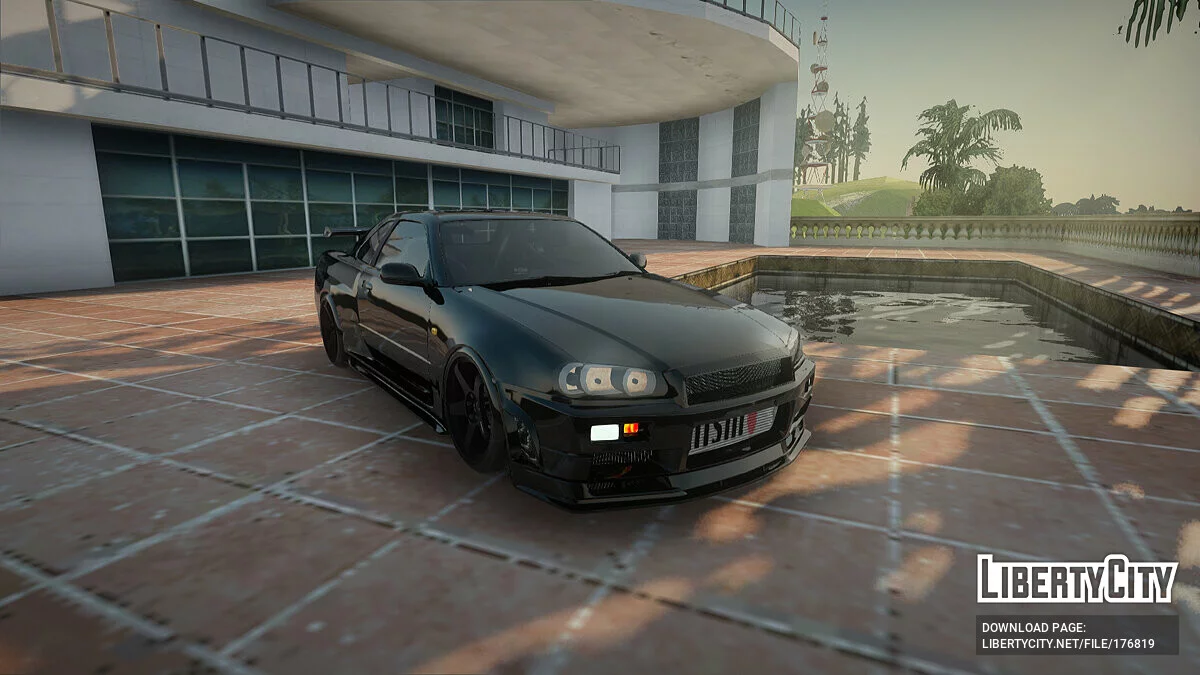Open the libertycity.net/file/176819 download link

point(1068,644)
